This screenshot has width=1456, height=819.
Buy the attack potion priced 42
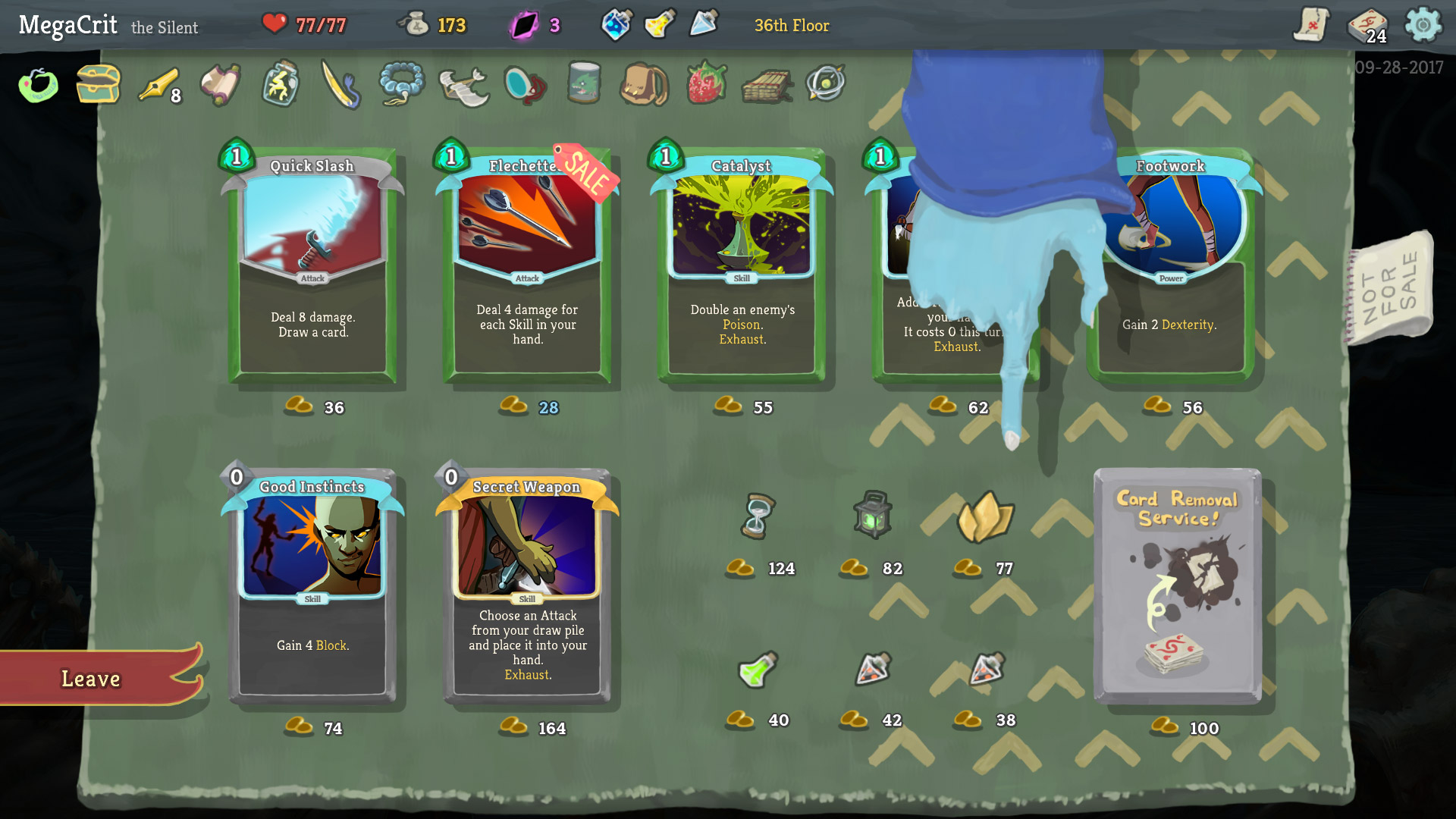(874, 671)
